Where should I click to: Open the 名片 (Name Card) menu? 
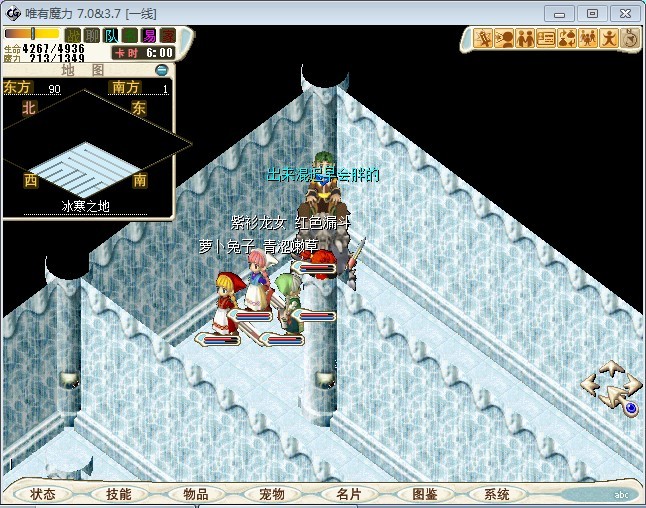tap(348, 494)
